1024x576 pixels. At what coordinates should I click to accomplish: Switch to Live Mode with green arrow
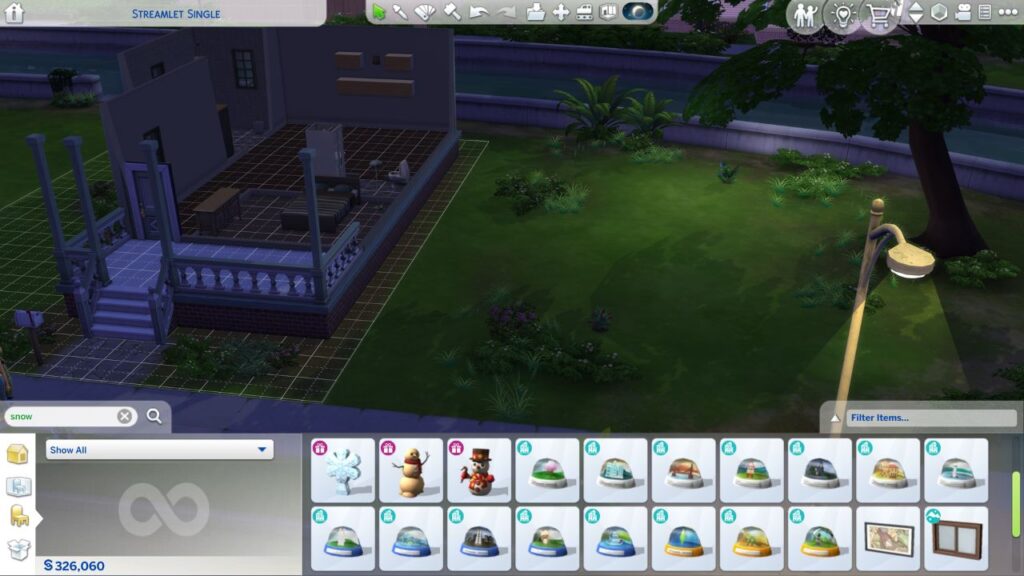point(380,12)
